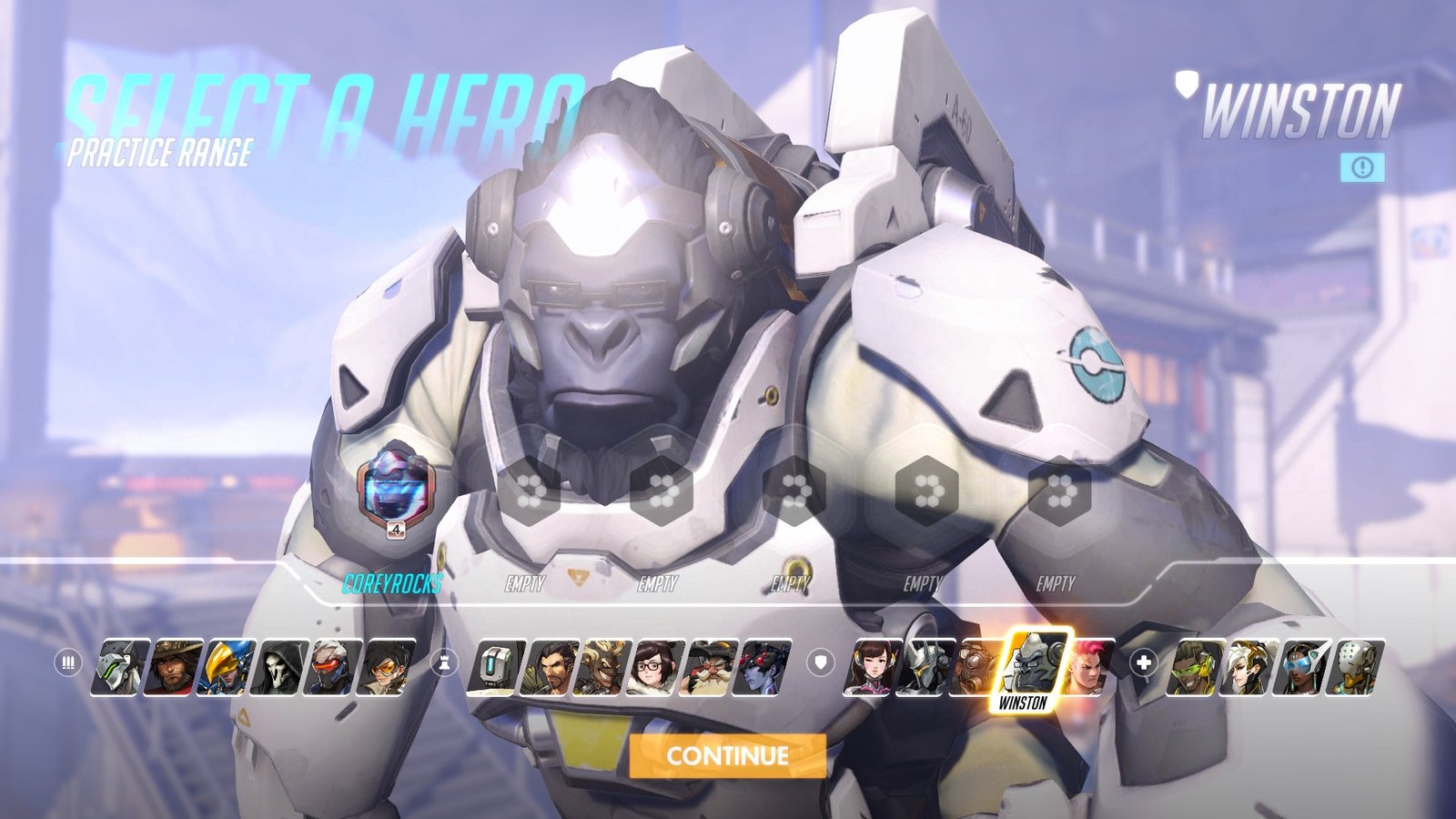Screen dimensions: 1456x819
Task: Choose Genji from the hero roster
Action: point(120,668)
